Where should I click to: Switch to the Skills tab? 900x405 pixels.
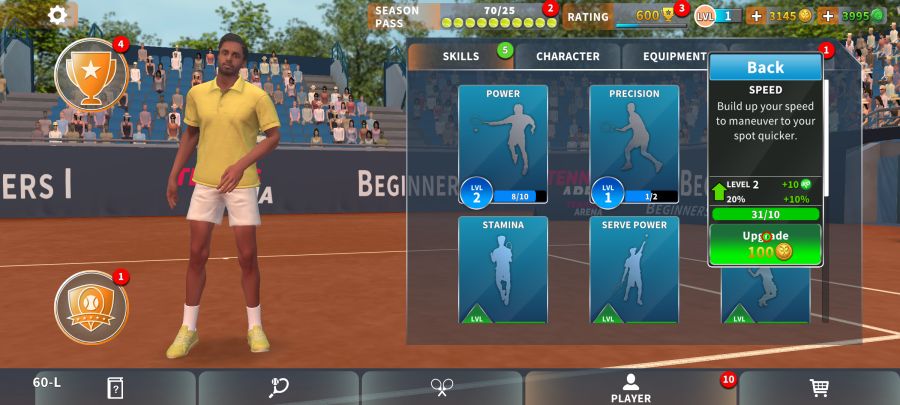(x=461, y=57)
